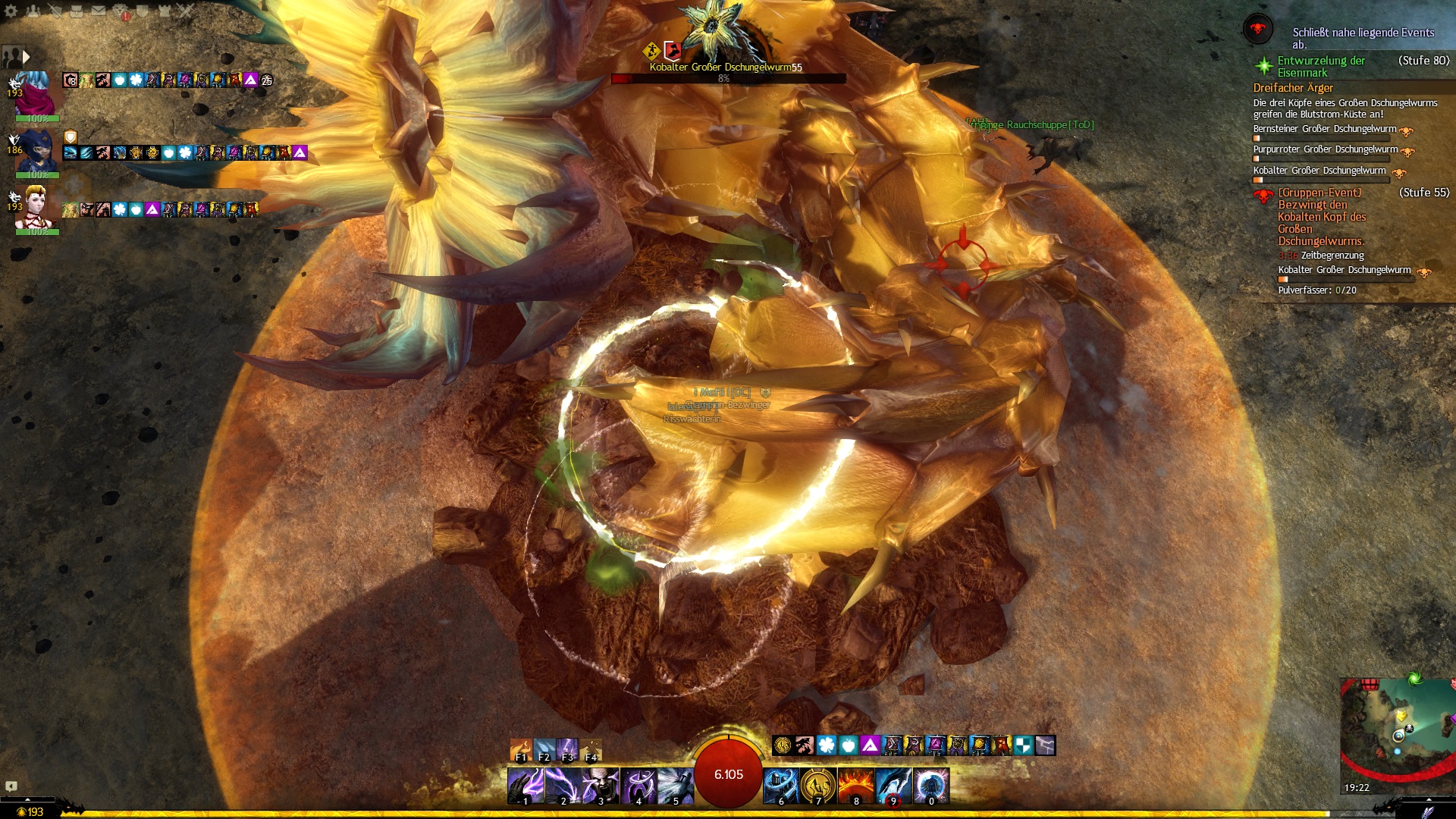The width and height of the screenshot is (1456, 819).
Task: Switch to air attunement F3
Action: pyautogui.click(x=567, y=749)
